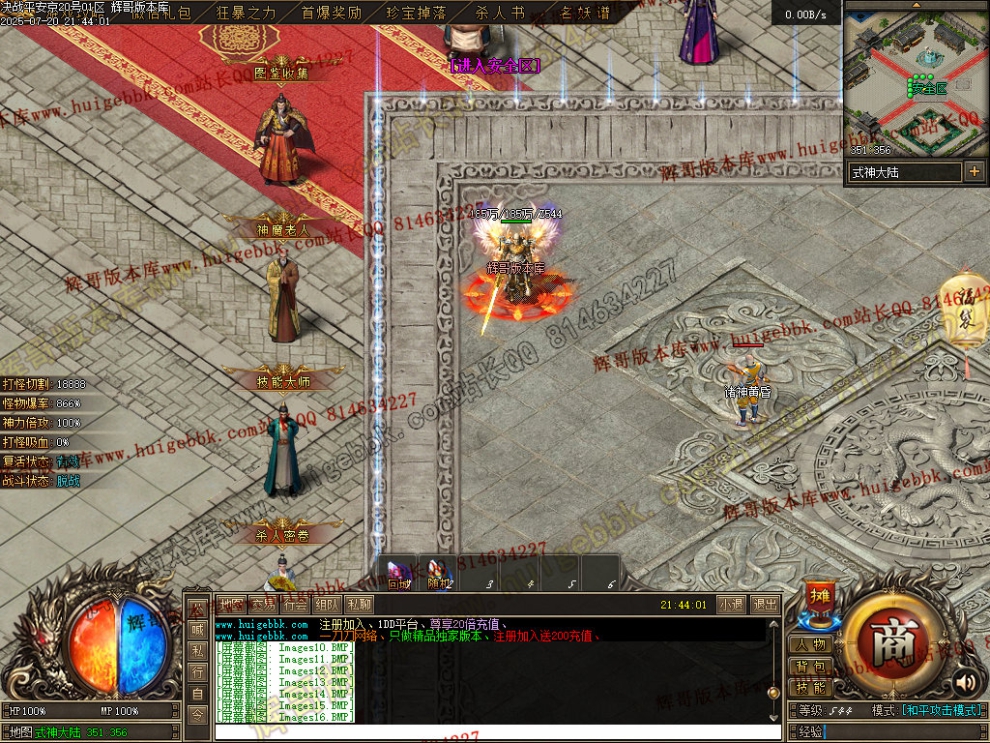This screenshot has width=990, height=743.
Task: Open the 杀人书 menu
Action: point(499,13)
